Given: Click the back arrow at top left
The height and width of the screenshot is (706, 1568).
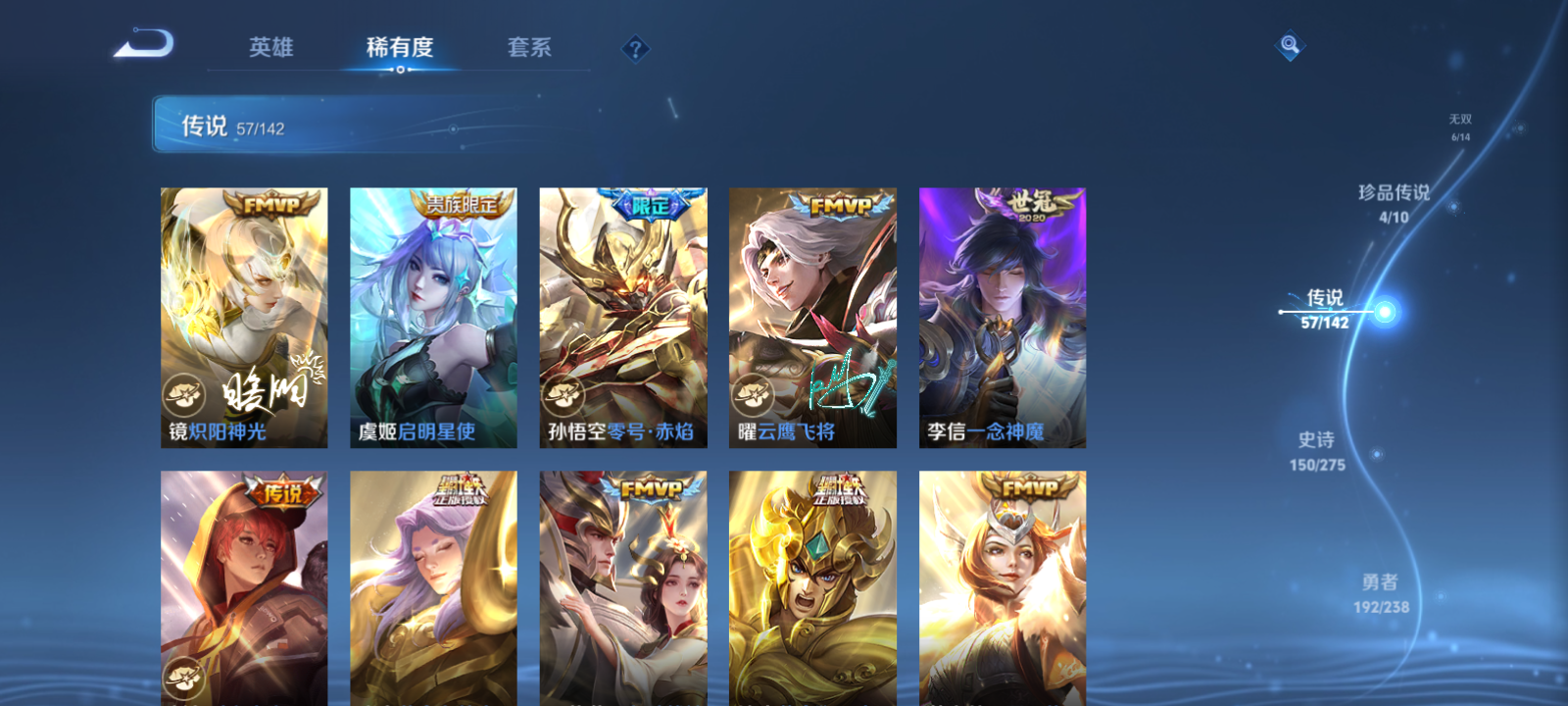Looking at the screenshot, I should click(144, 42).
